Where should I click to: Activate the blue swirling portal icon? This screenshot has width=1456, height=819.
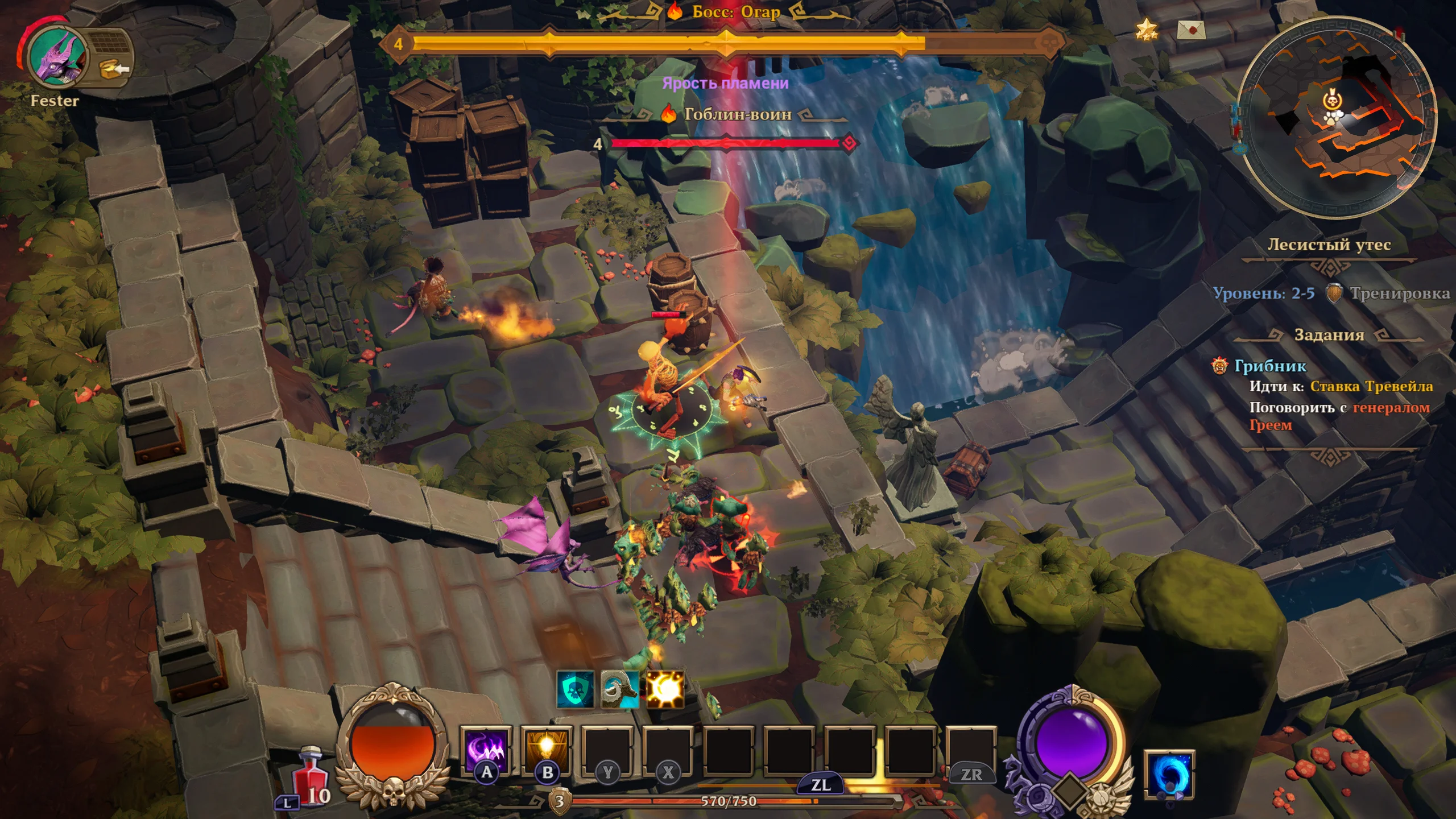[x=1169, y=774]
